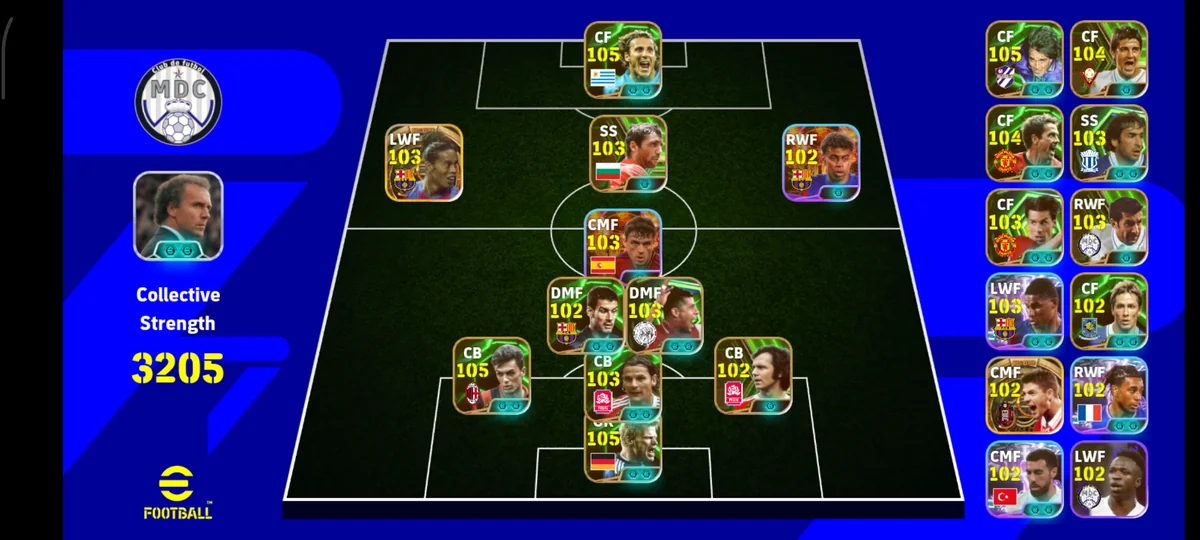
Task: Pick the RWF 102 card with France flag
Action: point(1109,395)
